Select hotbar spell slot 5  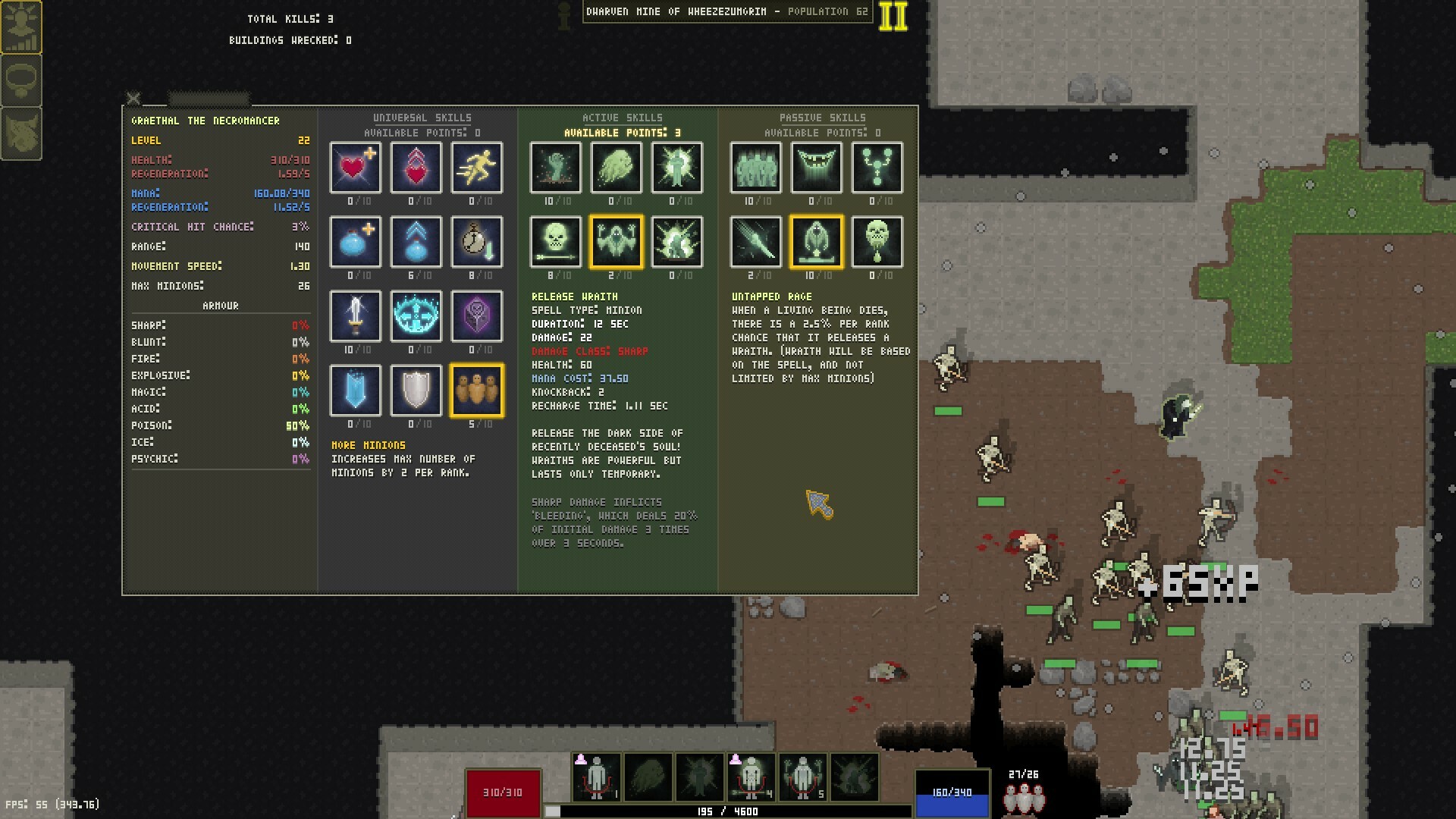pos(802,777)
